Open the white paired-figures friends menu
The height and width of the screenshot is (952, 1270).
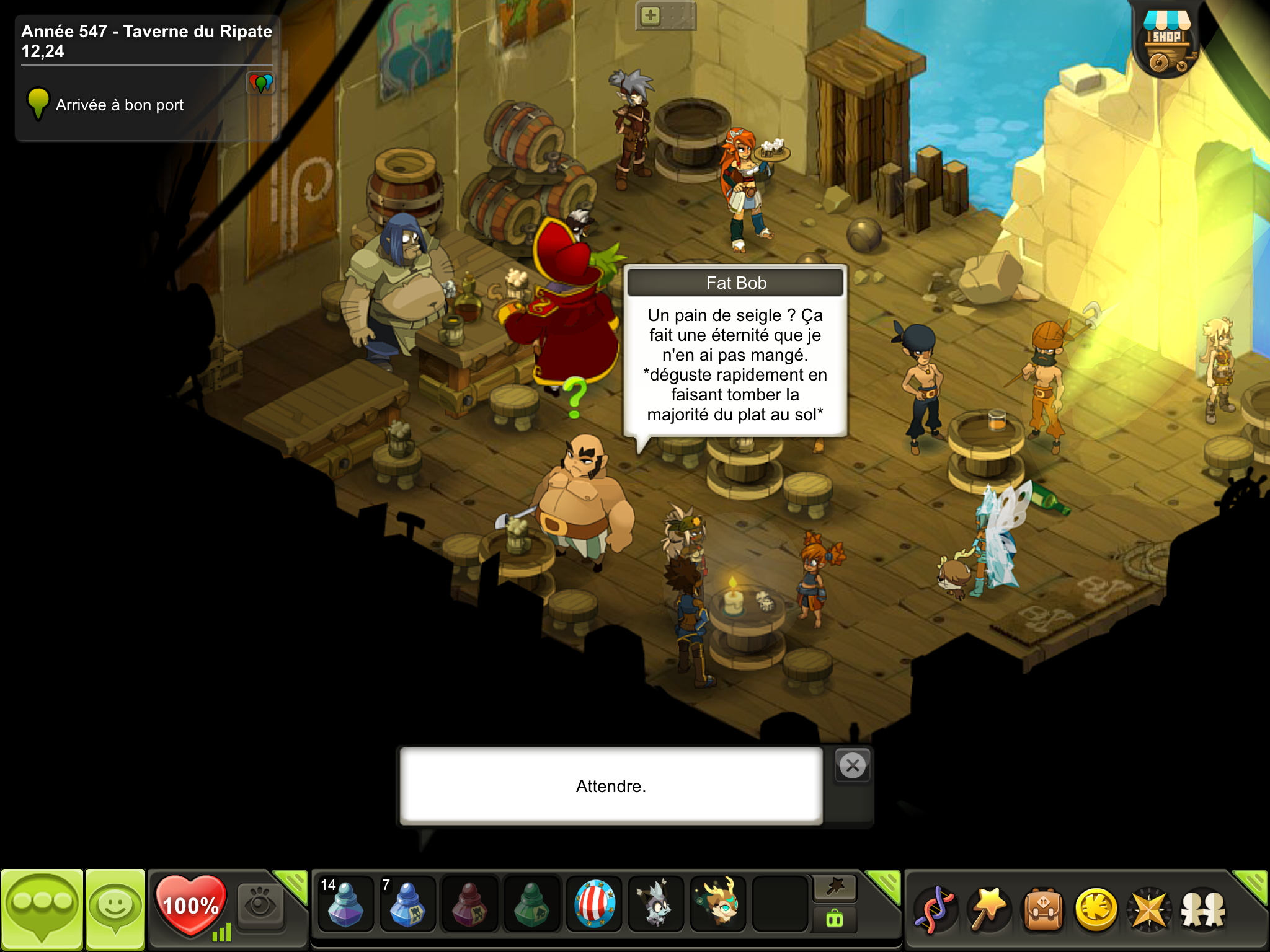point(1203,910)
